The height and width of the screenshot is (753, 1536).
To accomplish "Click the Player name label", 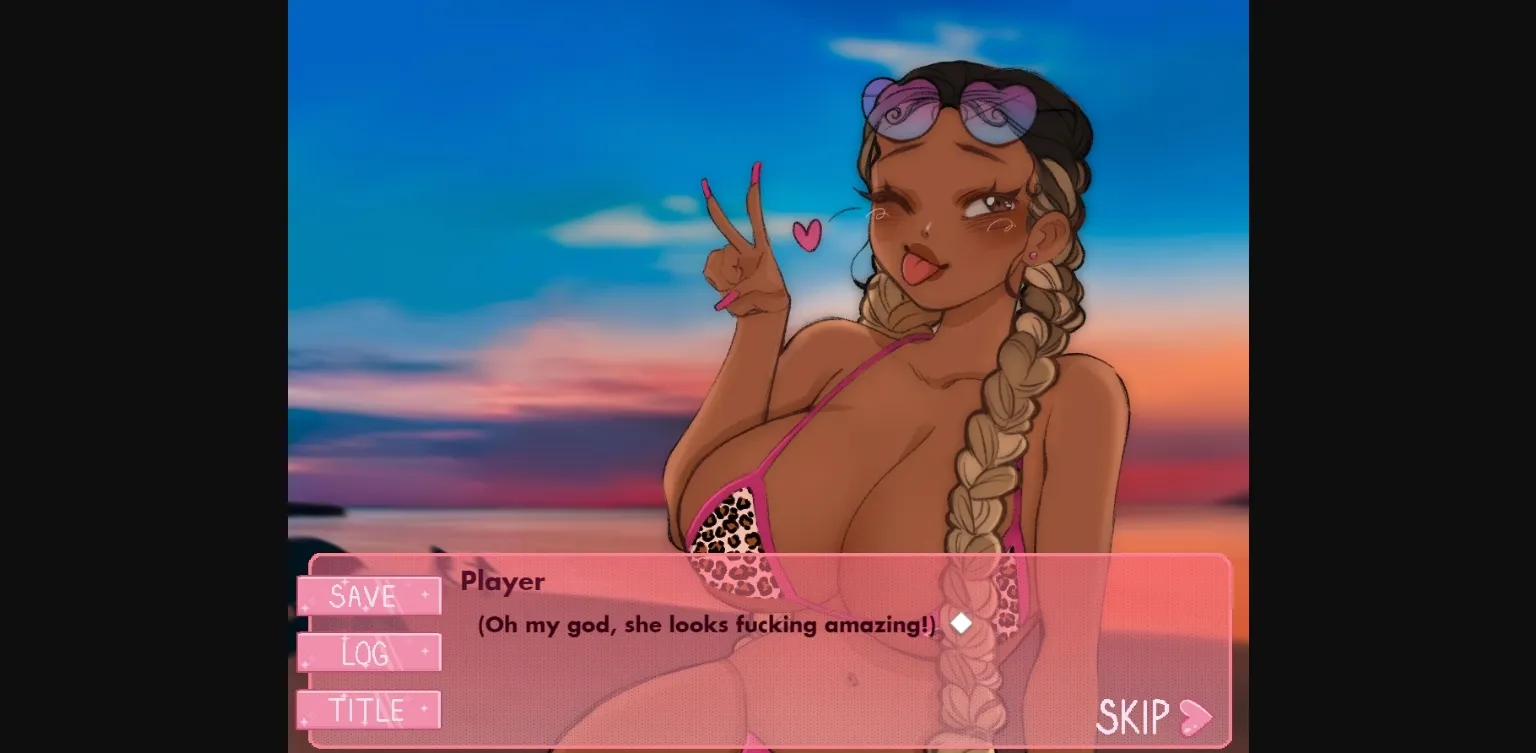I will (x=503, y=582).
